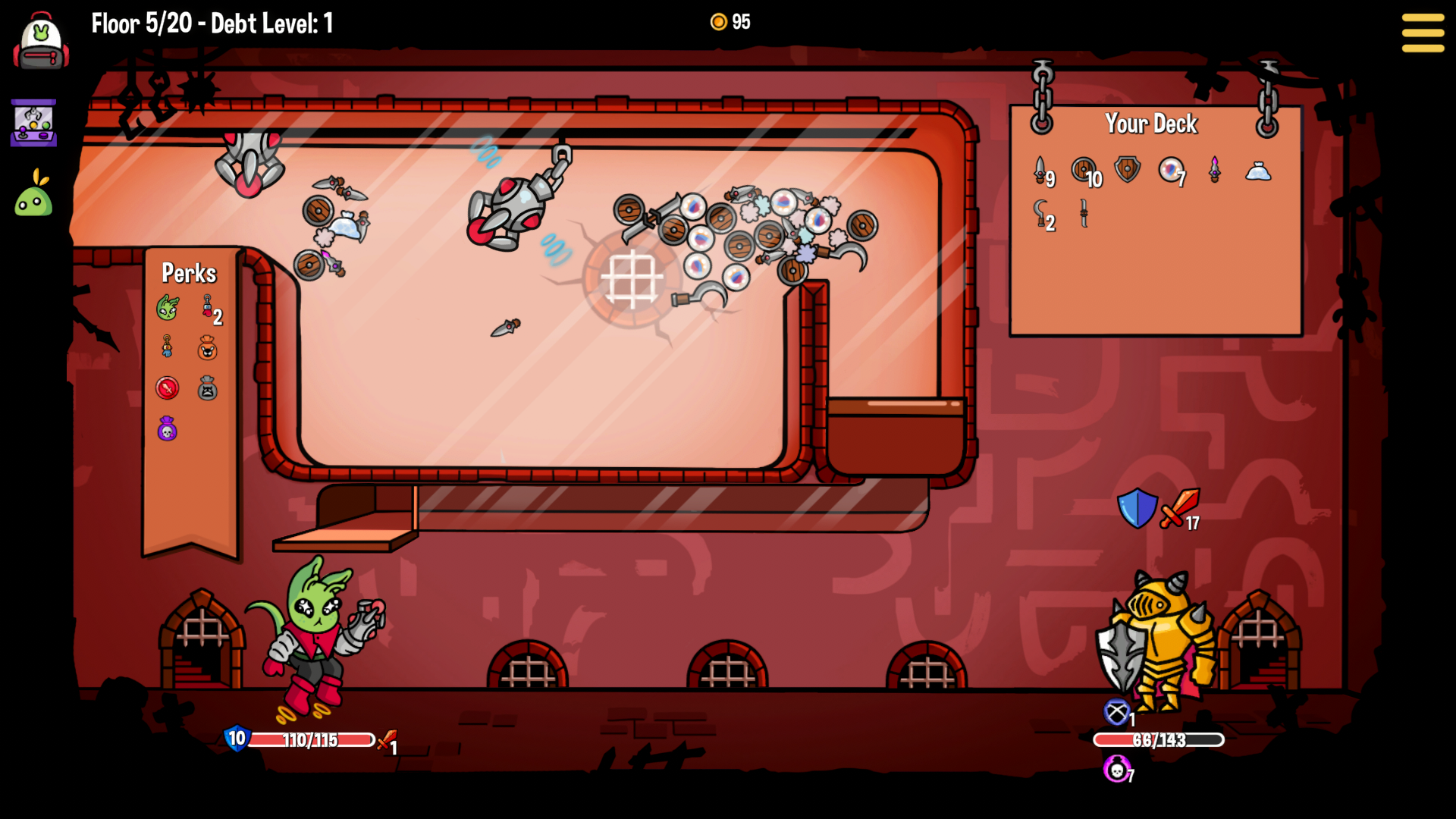
Task: Click the purple claw machine icon
Action: pos(33,123)
